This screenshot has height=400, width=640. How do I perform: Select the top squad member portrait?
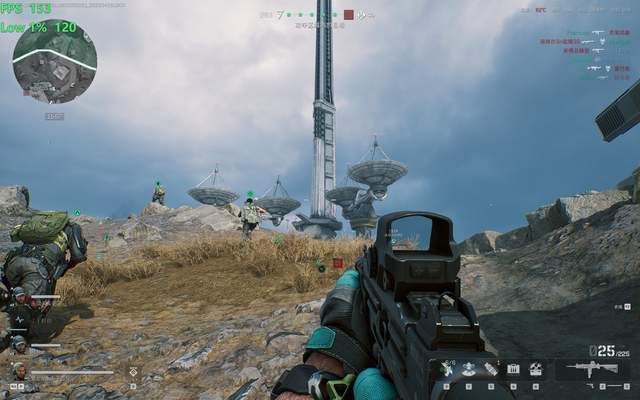18,296
